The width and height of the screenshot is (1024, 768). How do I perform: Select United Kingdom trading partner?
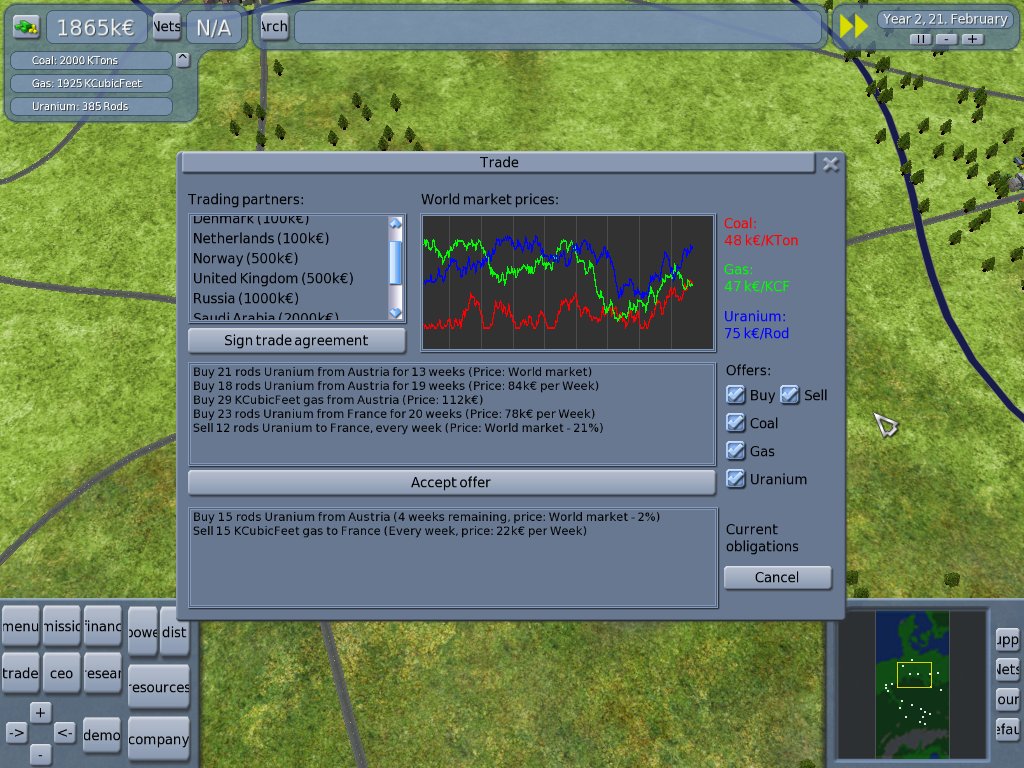point(273,278)
